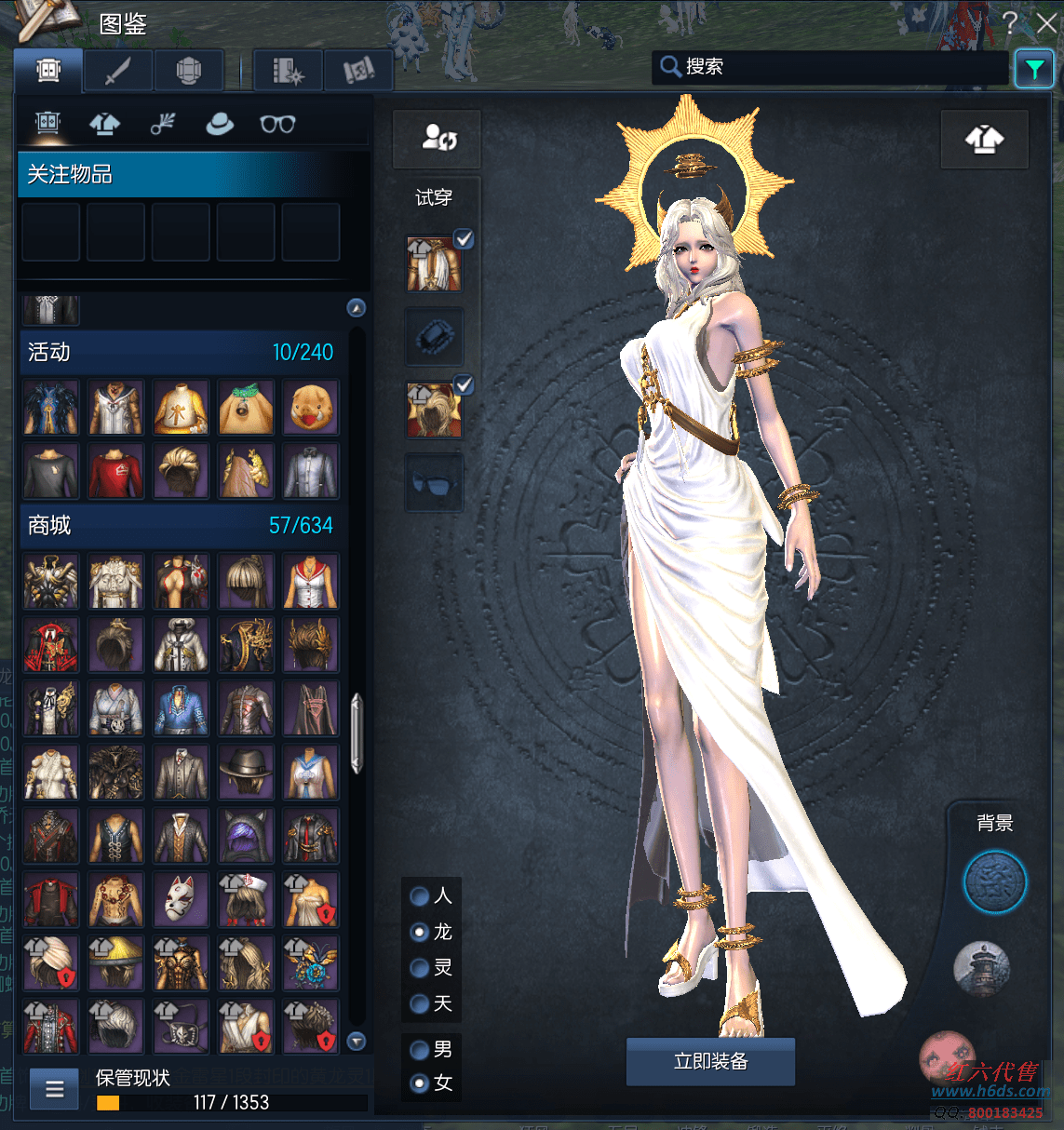Open the 保管现状 list menu button
1064x1130 pixels.
click(x=55, y=1088)
